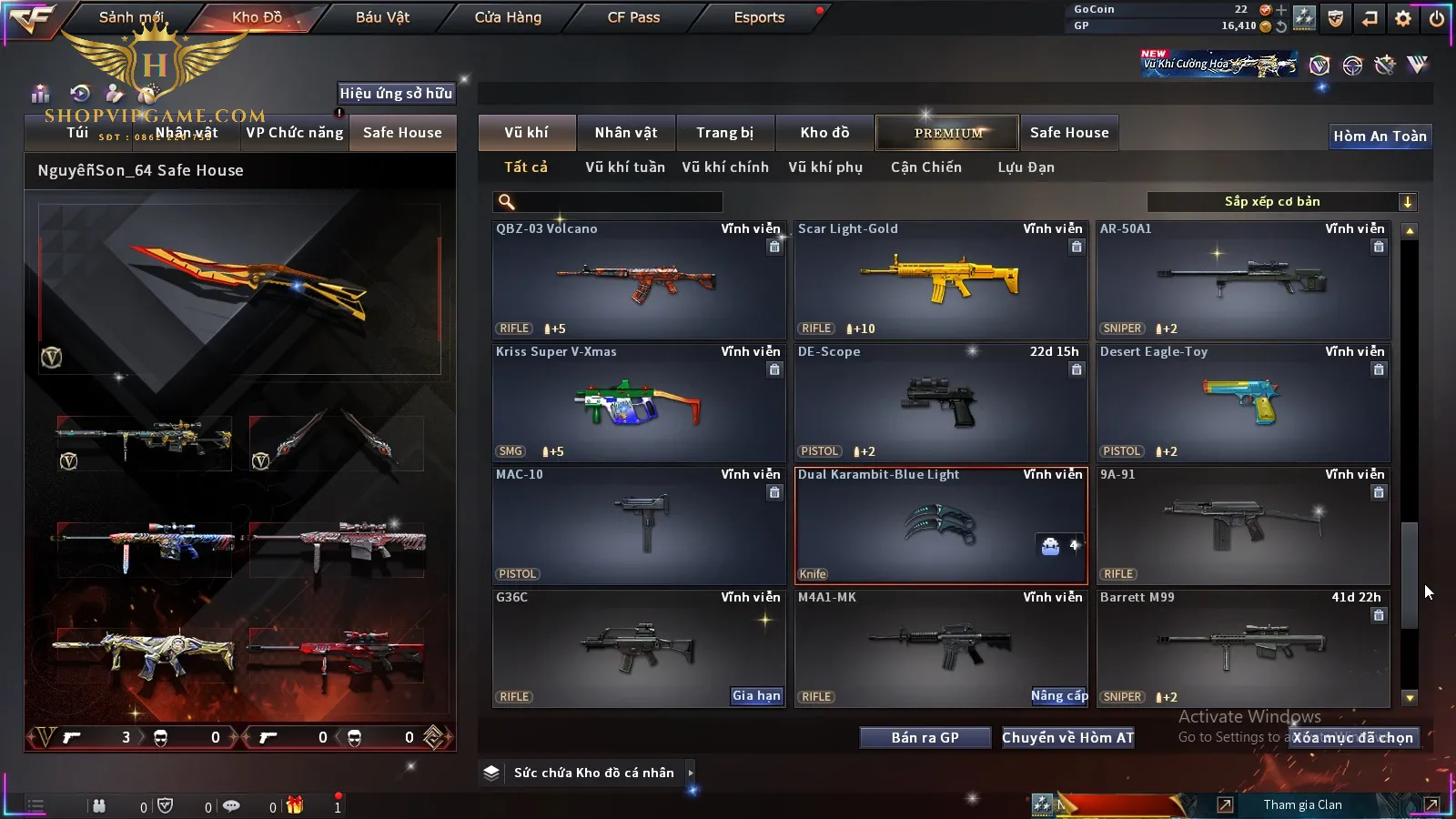Open the PREMIUM tab

coord(947,133)
